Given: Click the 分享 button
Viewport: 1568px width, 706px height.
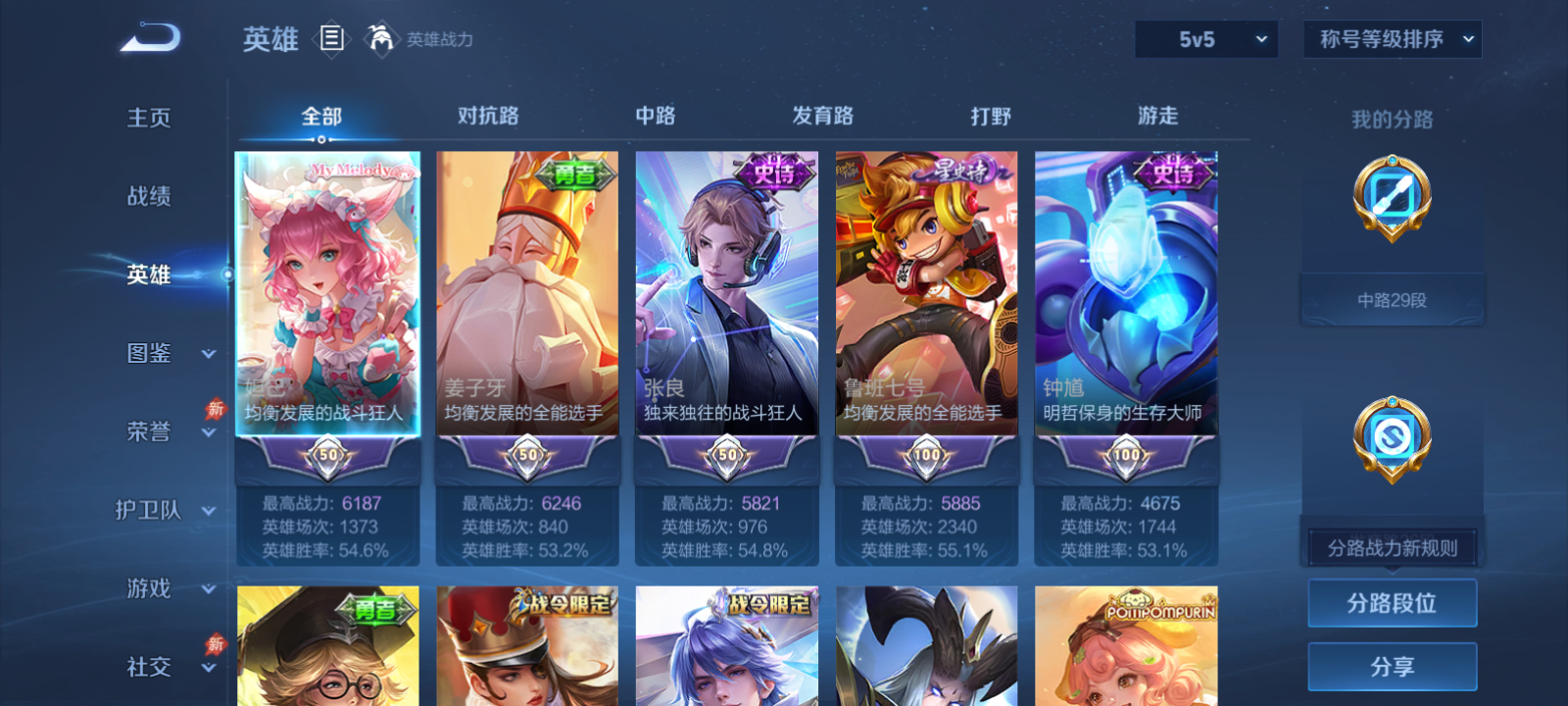Looking at the screenshot, I should [x=1392, y=664].
